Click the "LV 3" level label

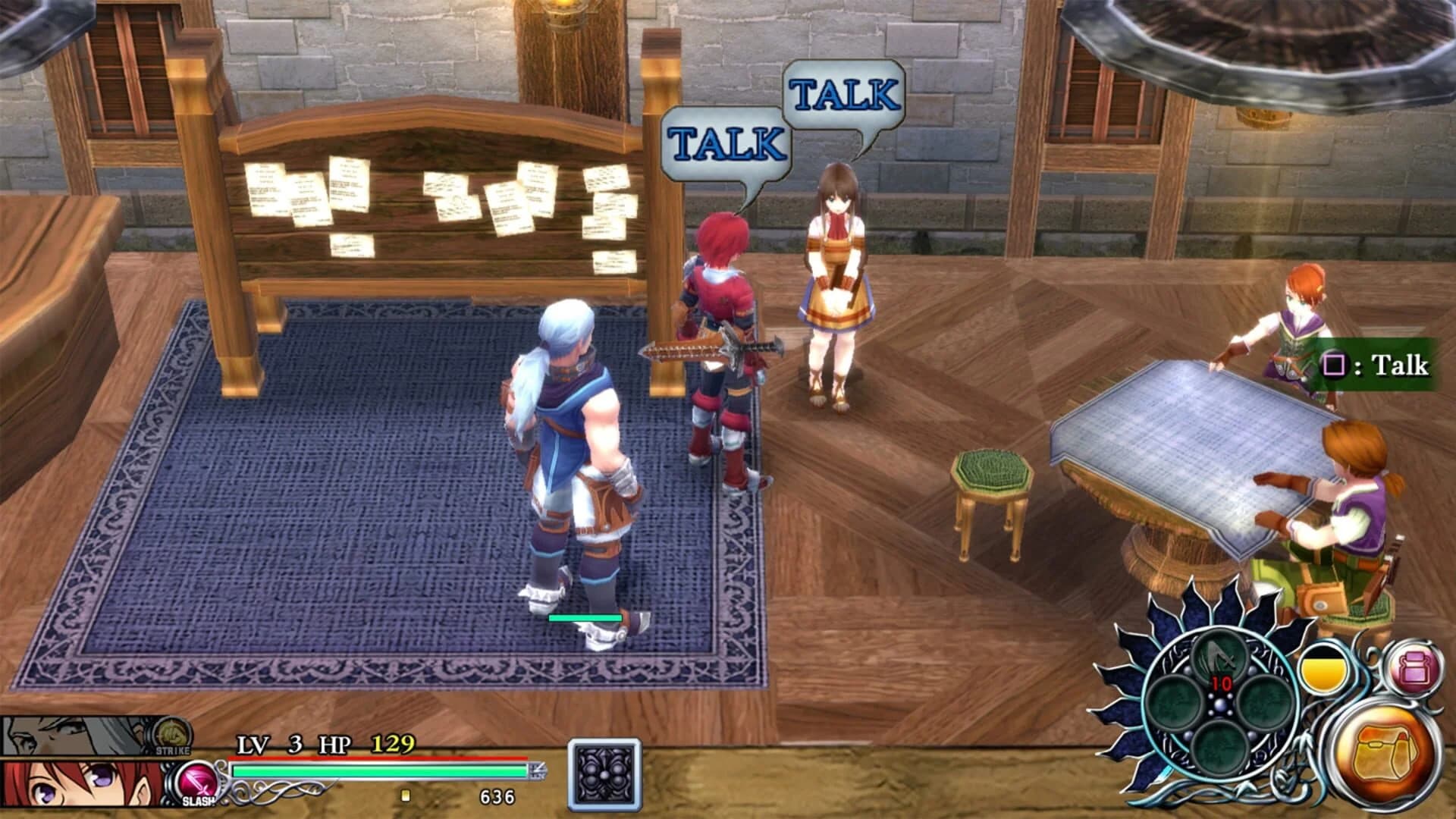pyautogui.click(x=267, y=745)
